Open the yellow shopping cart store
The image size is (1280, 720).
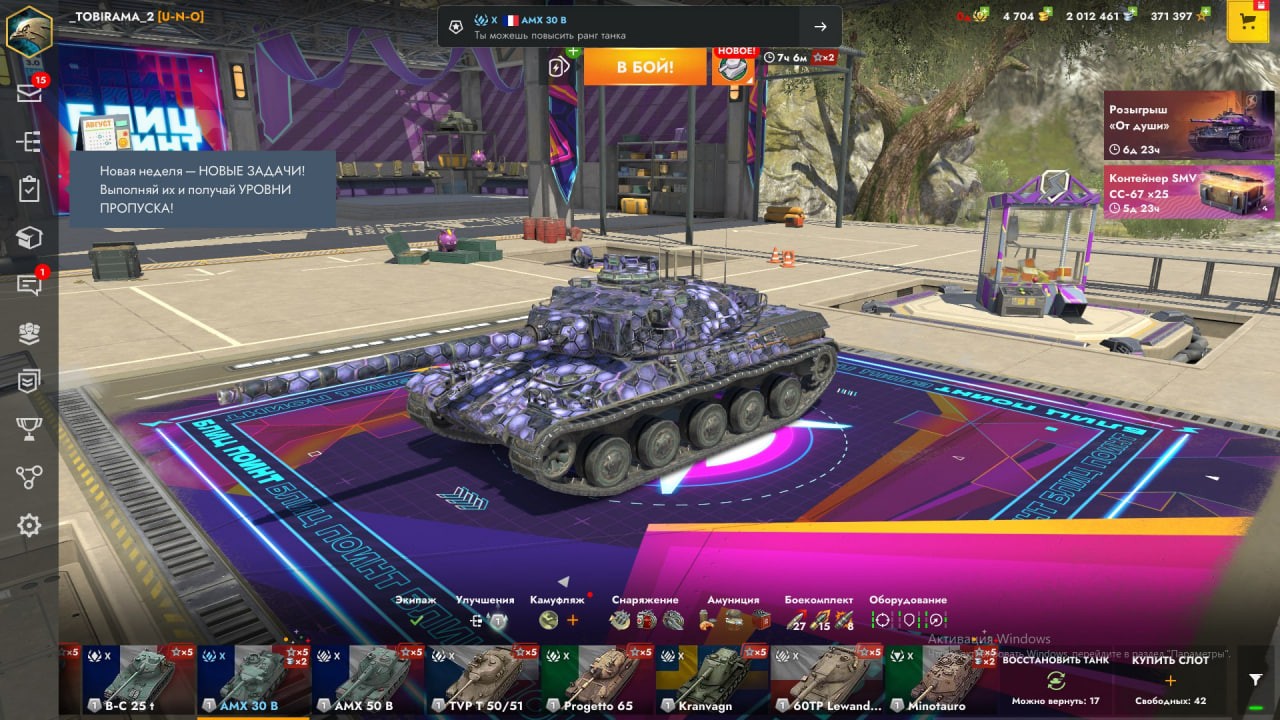1247,22
